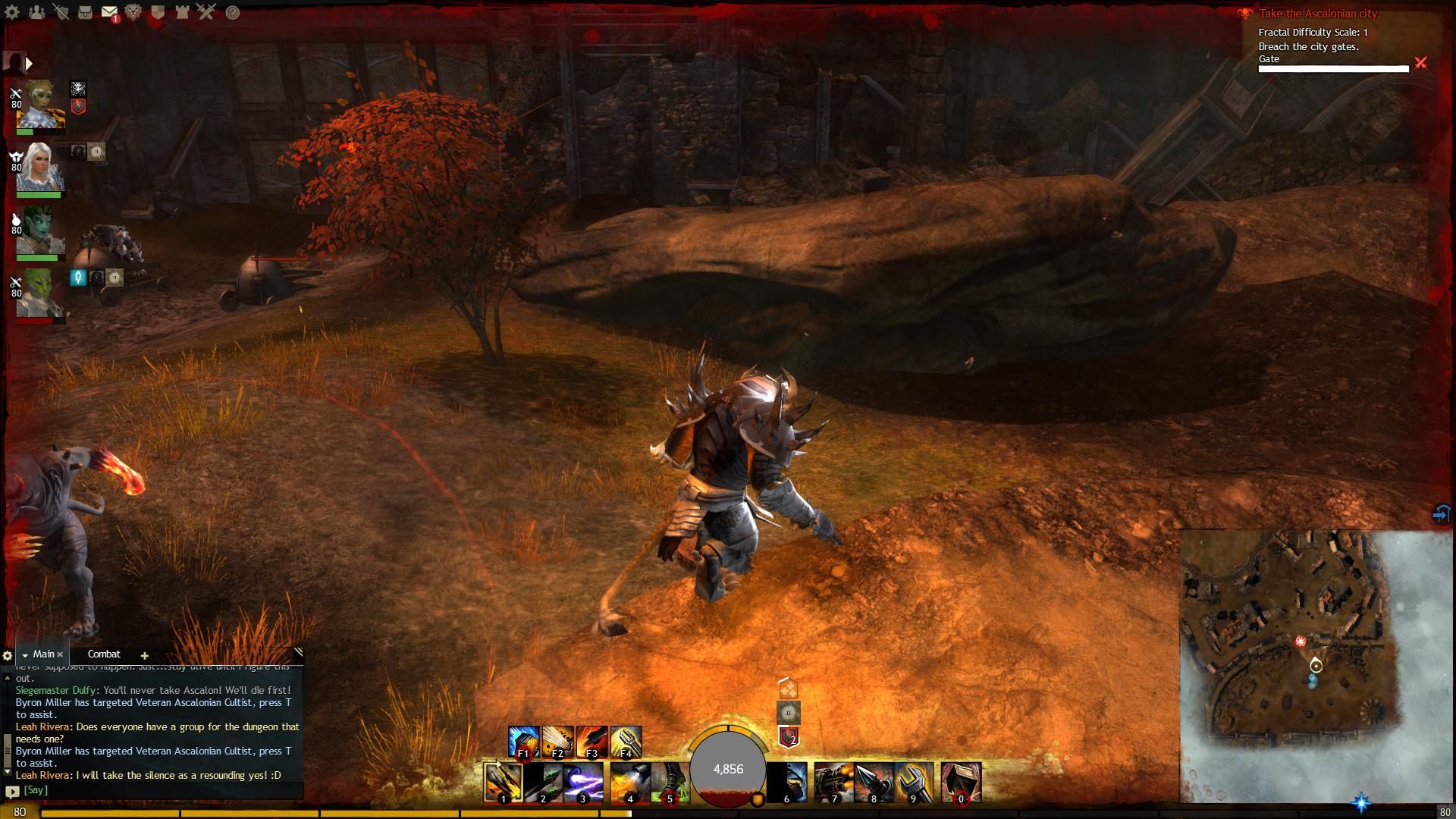Add a new chat tab with plus
1456x819 pixels.
click(x=144, y=655)
